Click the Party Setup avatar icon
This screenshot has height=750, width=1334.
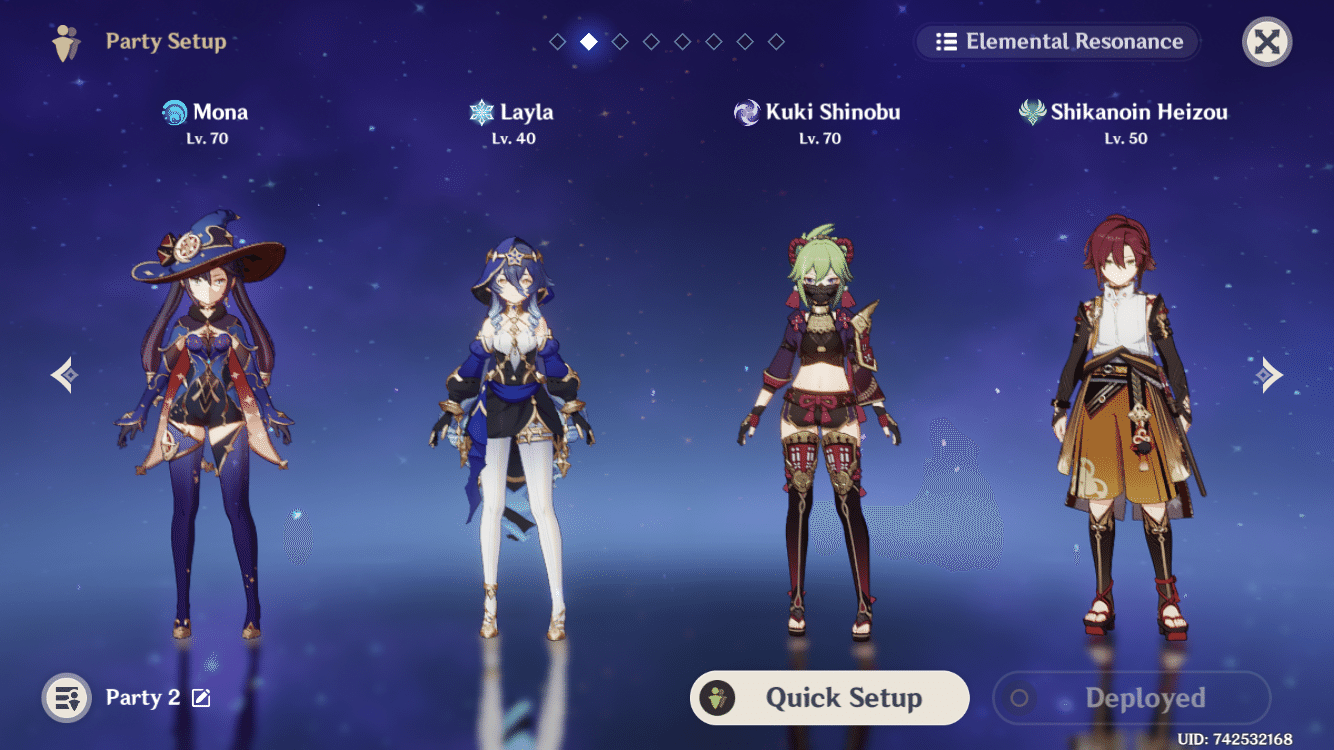click(x=66, y=42)
